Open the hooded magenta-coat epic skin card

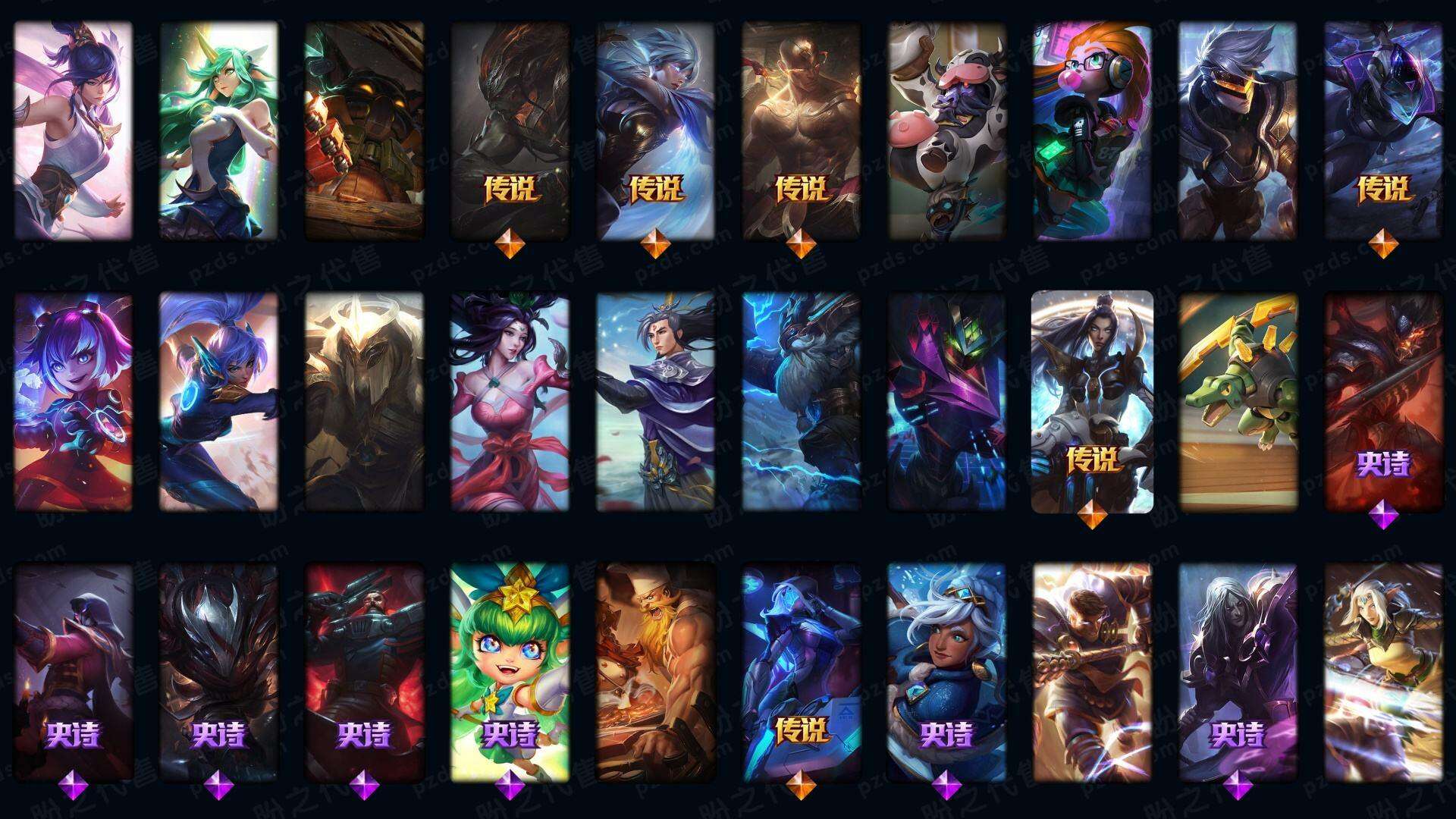tap(73, 672)
